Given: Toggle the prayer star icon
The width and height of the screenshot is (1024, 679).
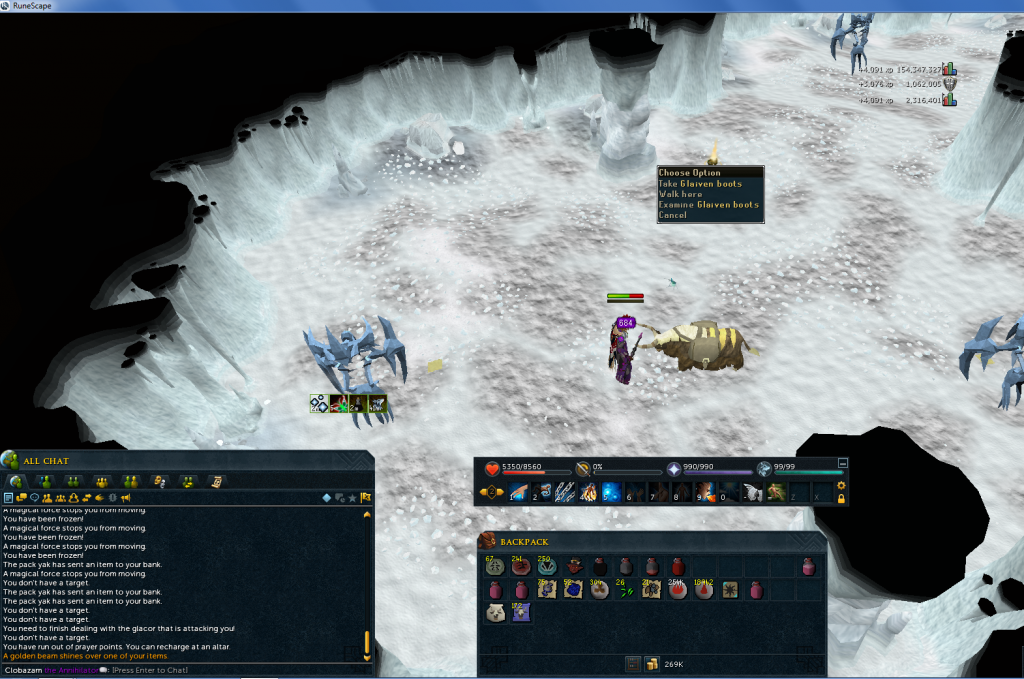Looking at the screenshot, I should (x=674, y=468).
